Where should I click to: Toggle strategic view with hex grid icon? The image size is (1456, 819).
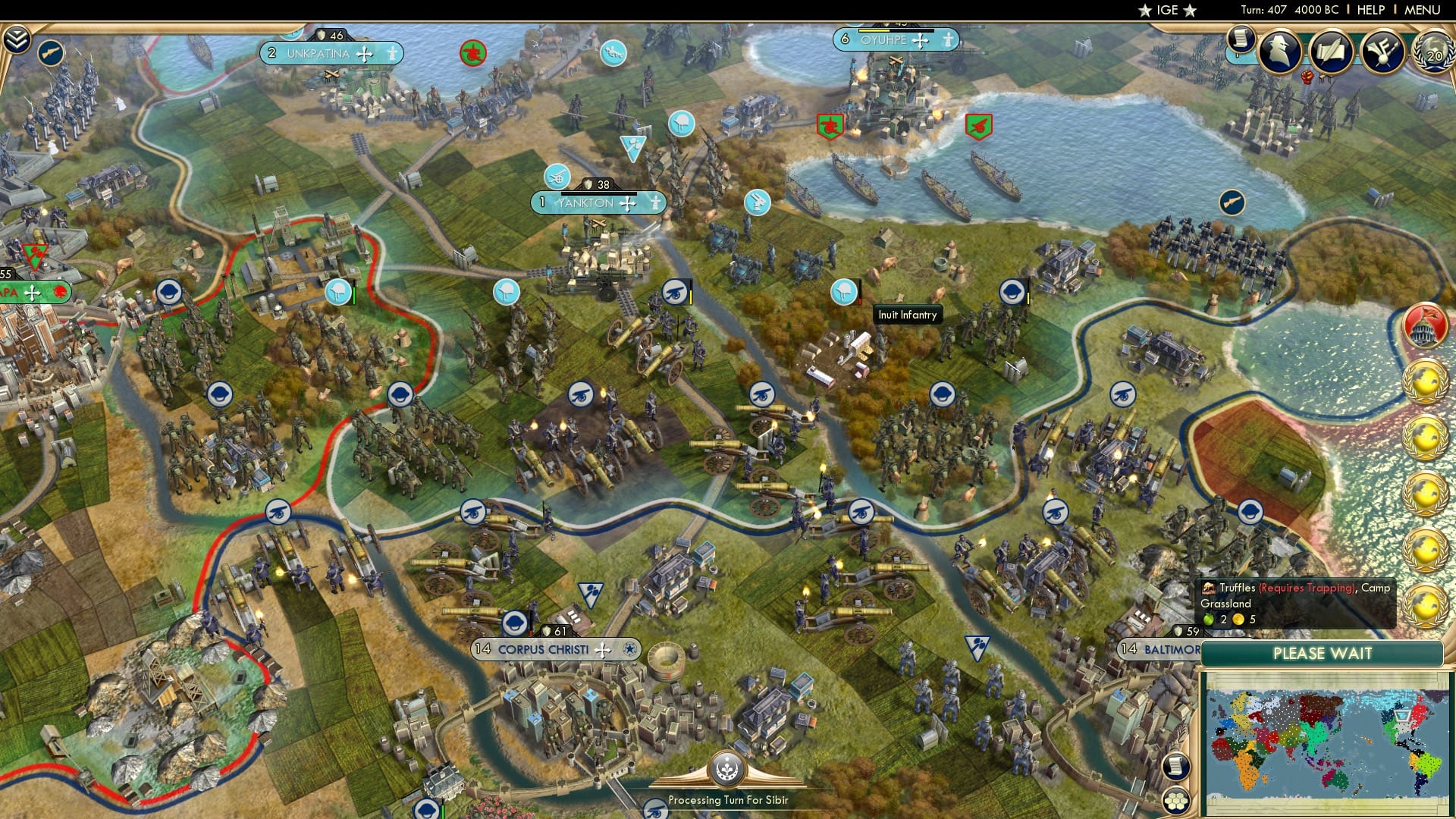point(1175,801)
